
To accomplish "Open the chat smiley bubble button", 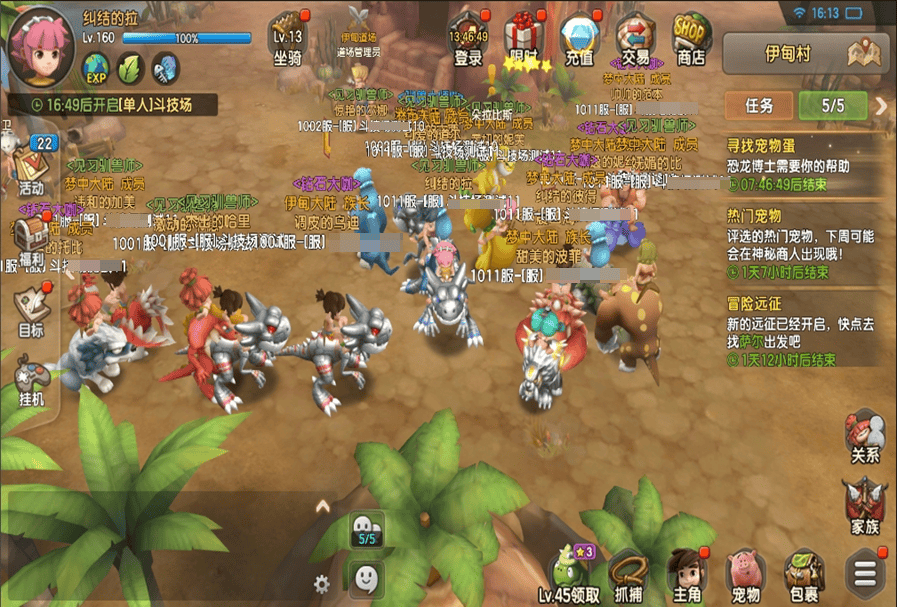I will 367,577.
